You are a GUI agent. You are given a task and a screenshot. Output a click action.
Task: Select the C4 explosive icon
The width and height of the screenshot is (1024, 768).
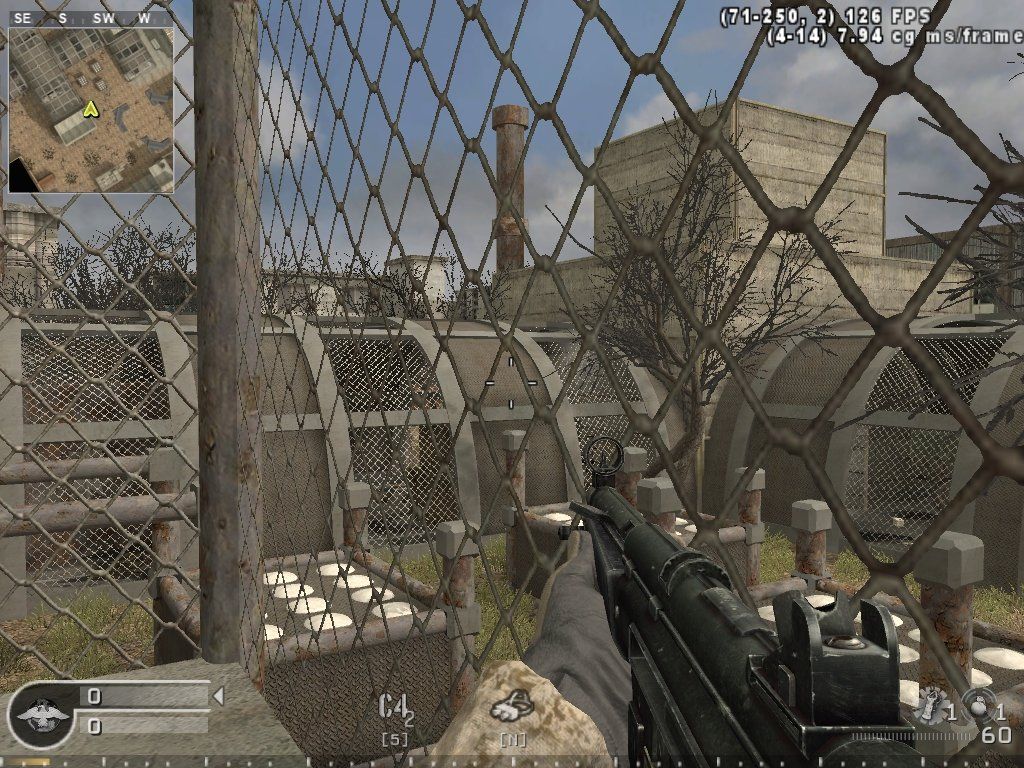(x=394, y=710)
